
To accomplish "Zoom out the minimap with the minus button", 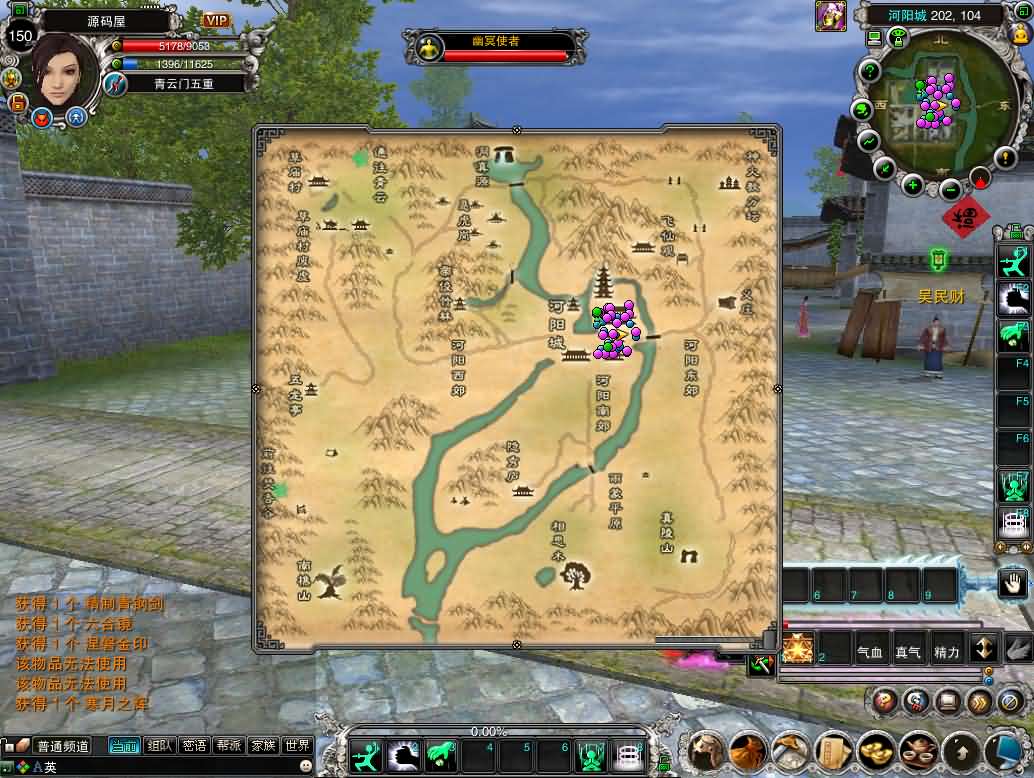I will point(951,190).
